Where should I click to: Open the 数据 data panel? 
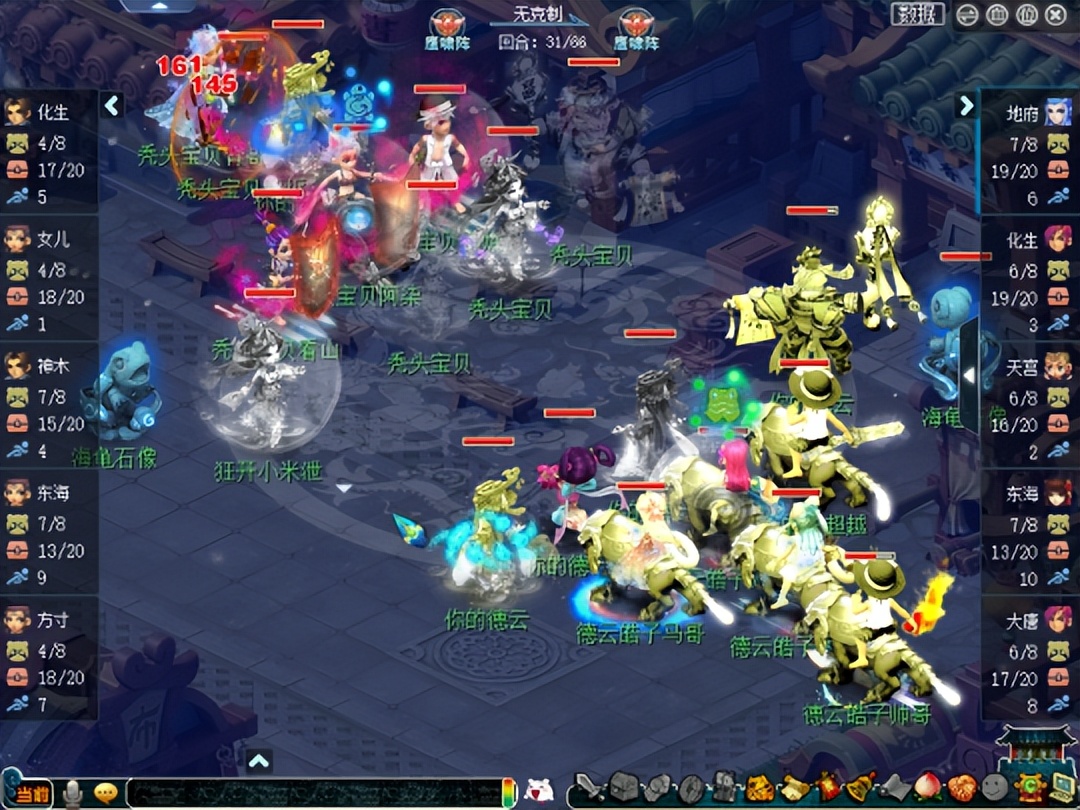pos(917,14)
